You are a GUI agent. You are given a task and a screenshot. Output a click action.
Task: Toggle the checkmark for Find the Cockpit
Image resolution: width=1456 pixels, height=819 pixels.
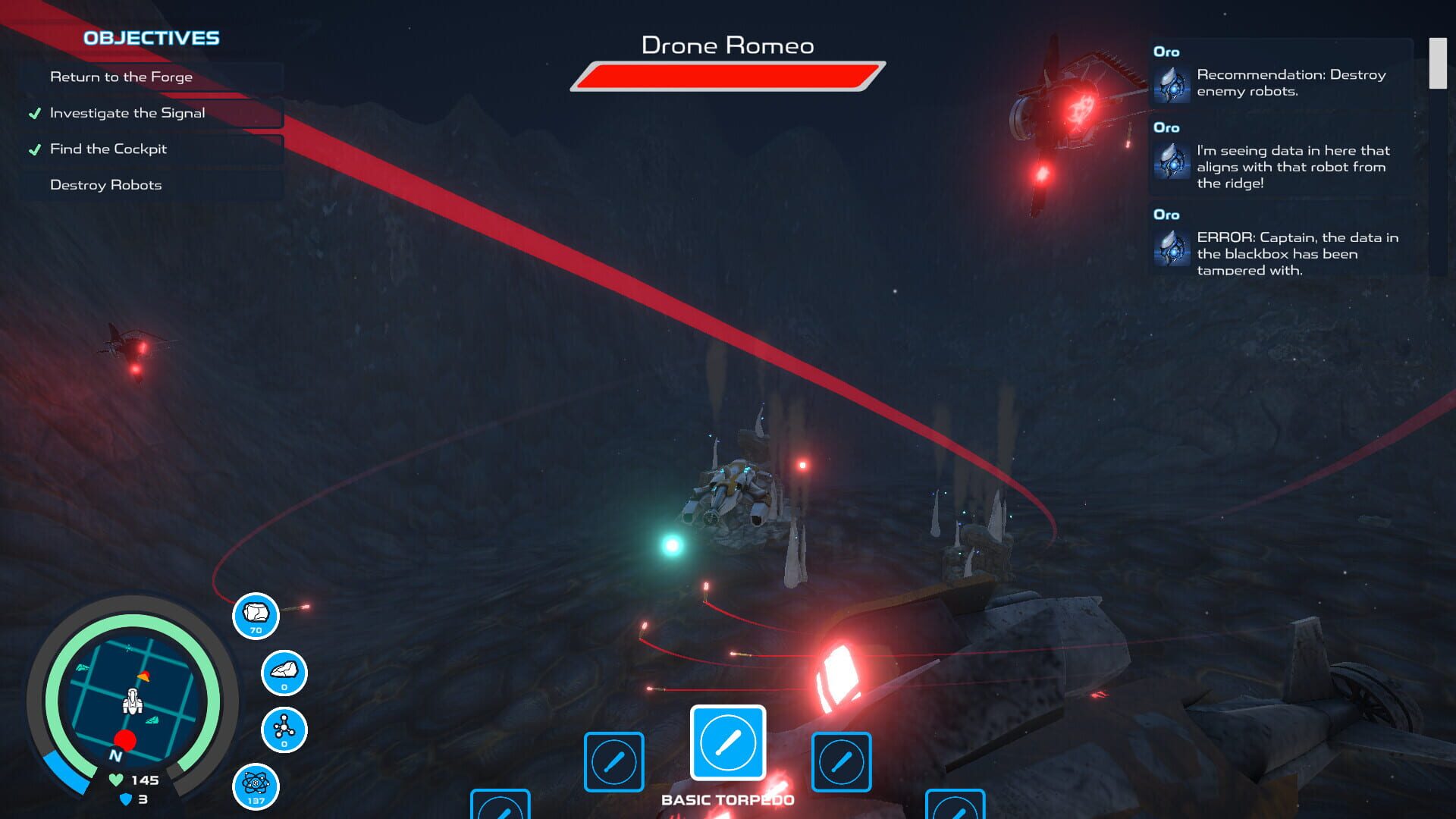(x=33, y=149)
